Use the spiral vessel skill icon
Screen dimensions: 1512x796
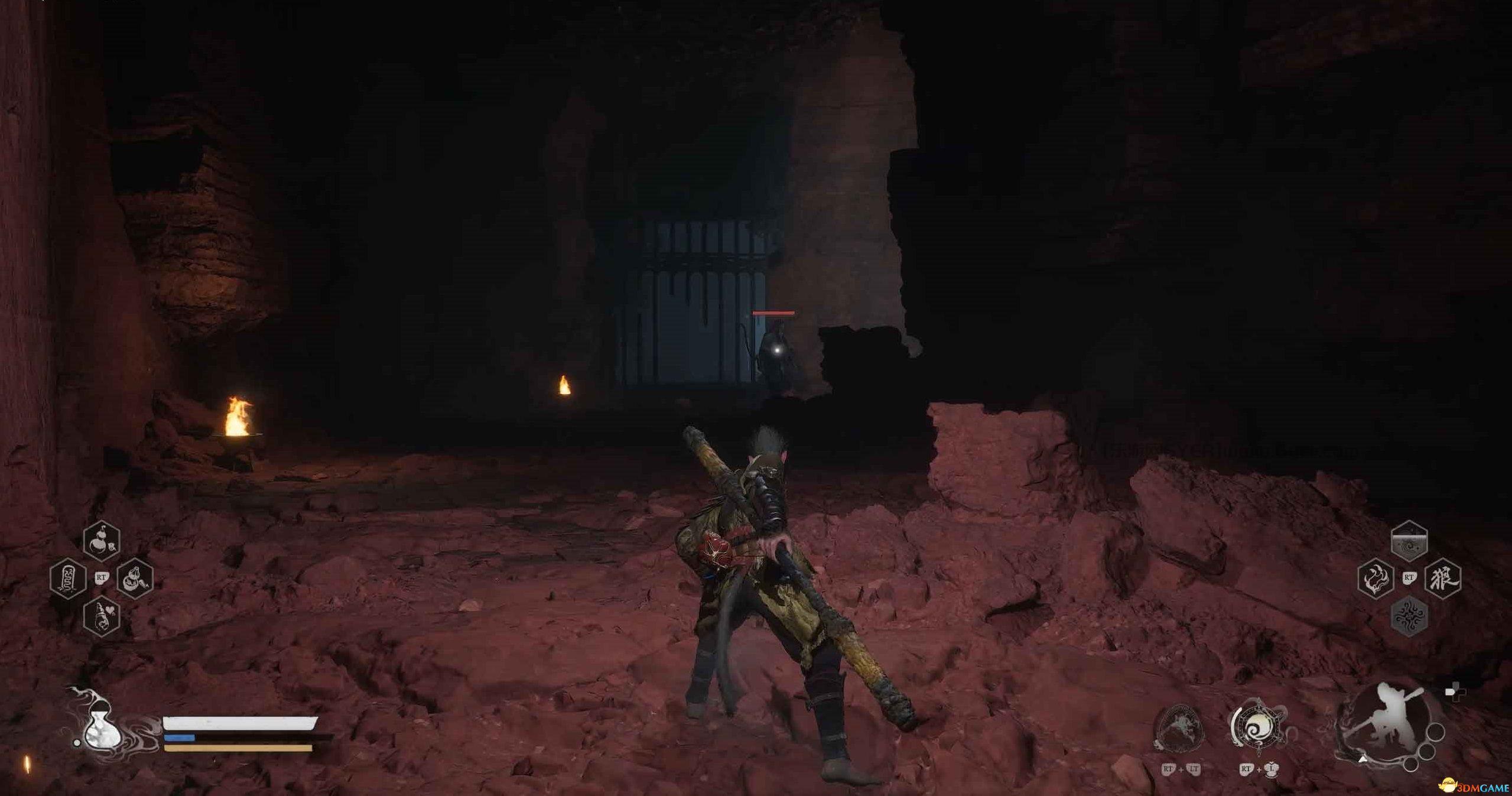[x=1257, y=727]
